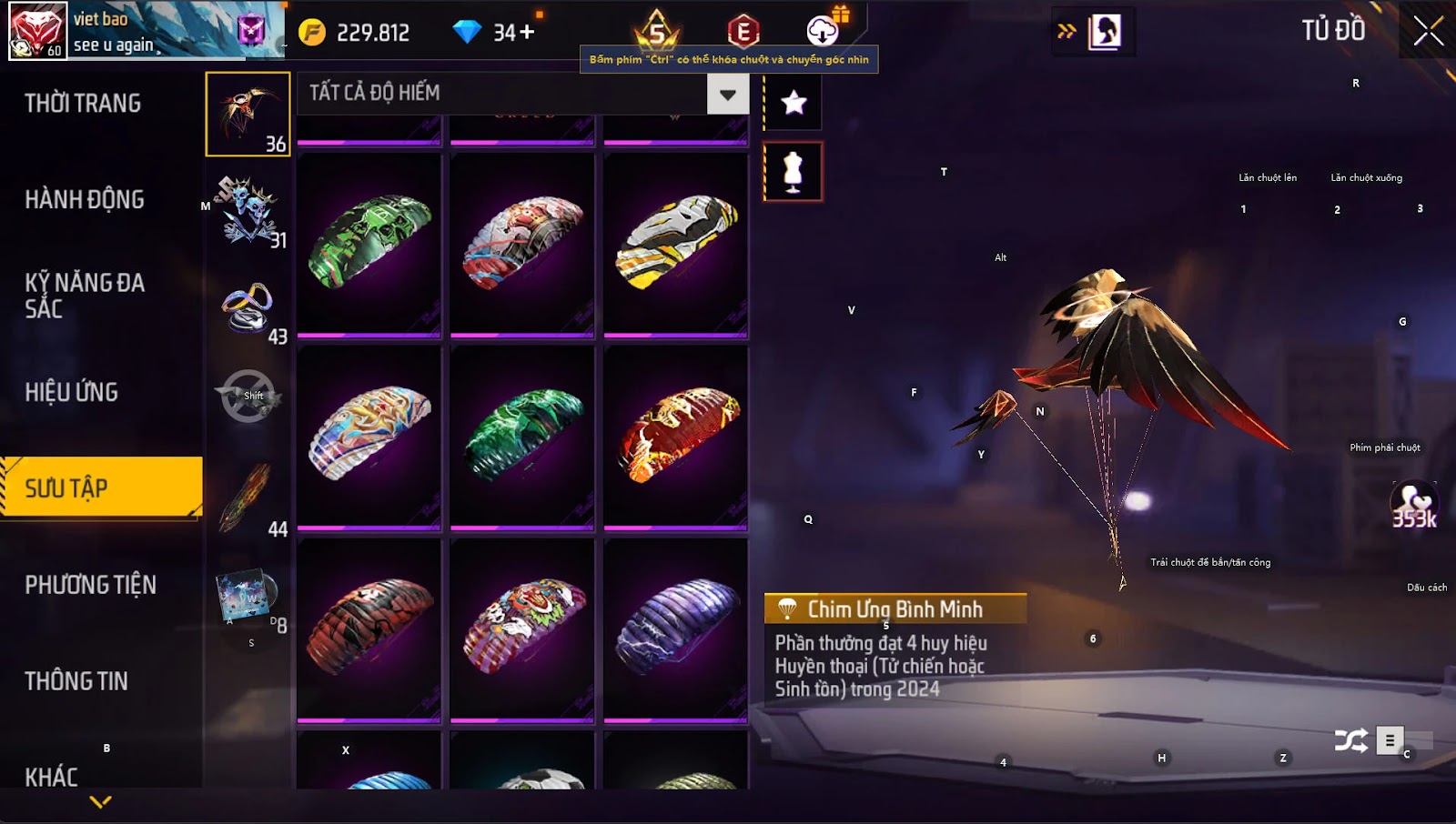Add more diamonds with plus button
The image size is (1456, 824).
[527, 33]
